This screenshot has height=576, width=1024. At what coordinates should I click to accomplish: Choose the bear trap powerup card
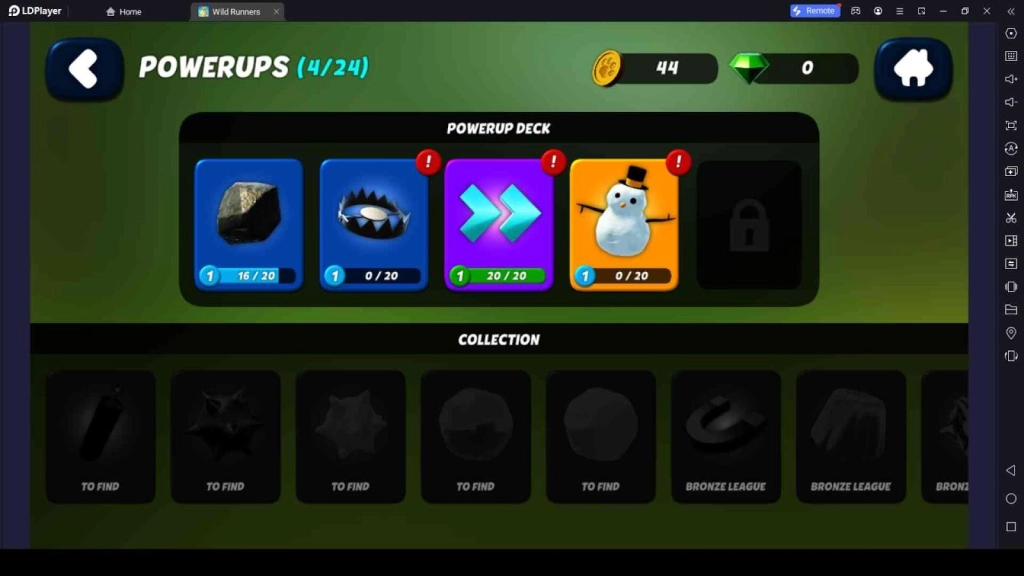[374, 224]
